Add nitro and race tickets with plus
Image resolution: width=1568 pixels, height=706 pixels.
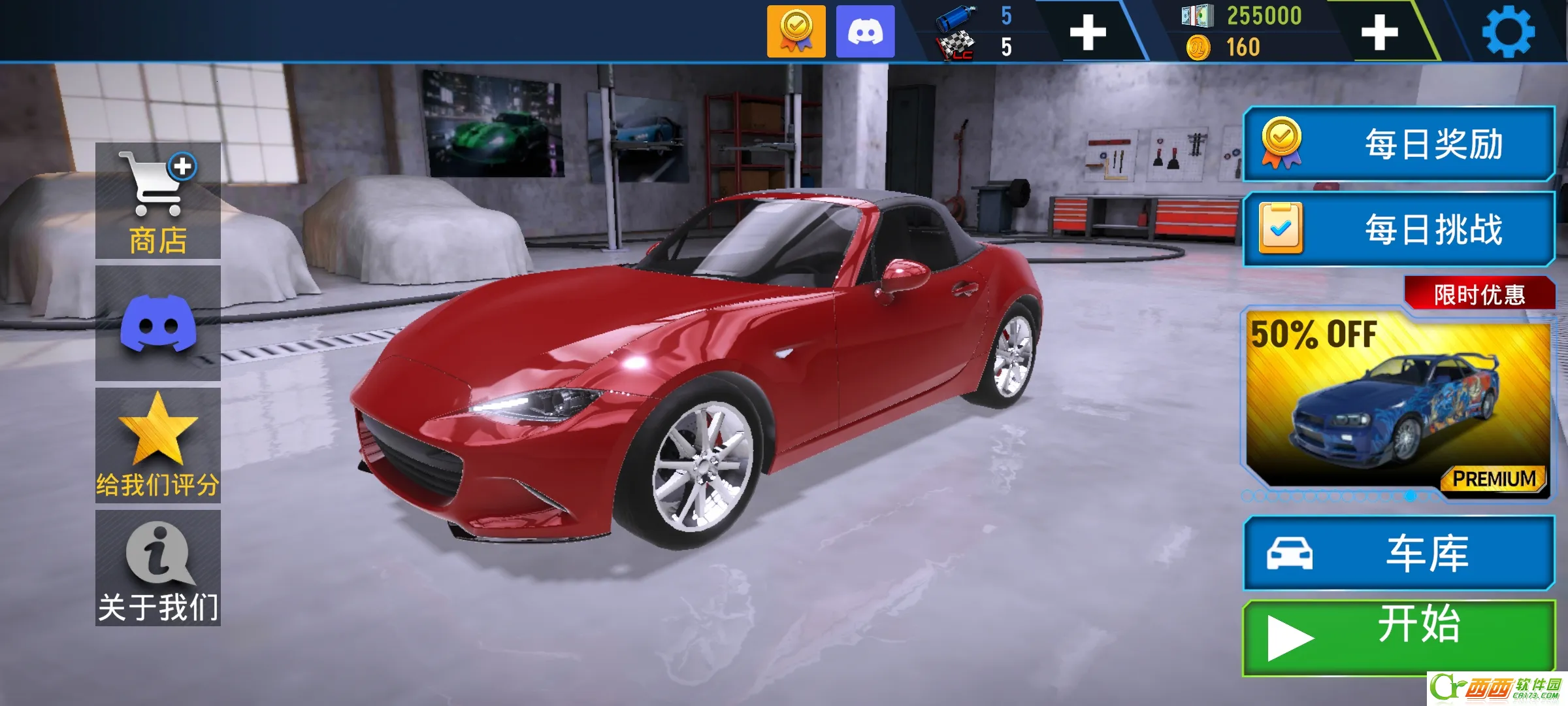(1088, 32)
